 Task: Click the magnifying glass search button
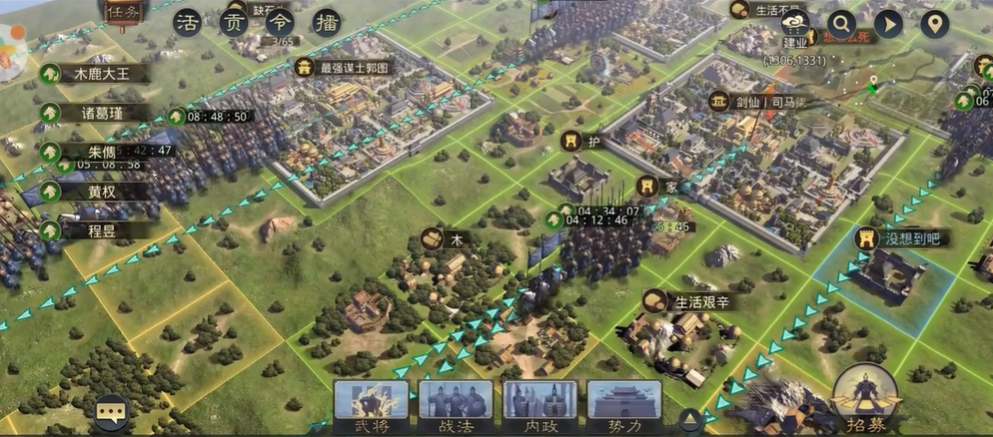point(841,23)
